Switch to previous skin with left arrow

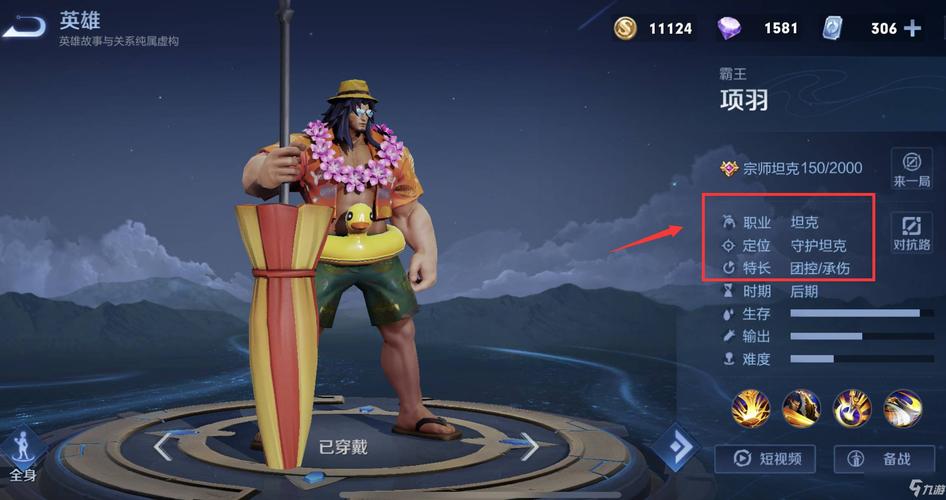pos(163,446)
